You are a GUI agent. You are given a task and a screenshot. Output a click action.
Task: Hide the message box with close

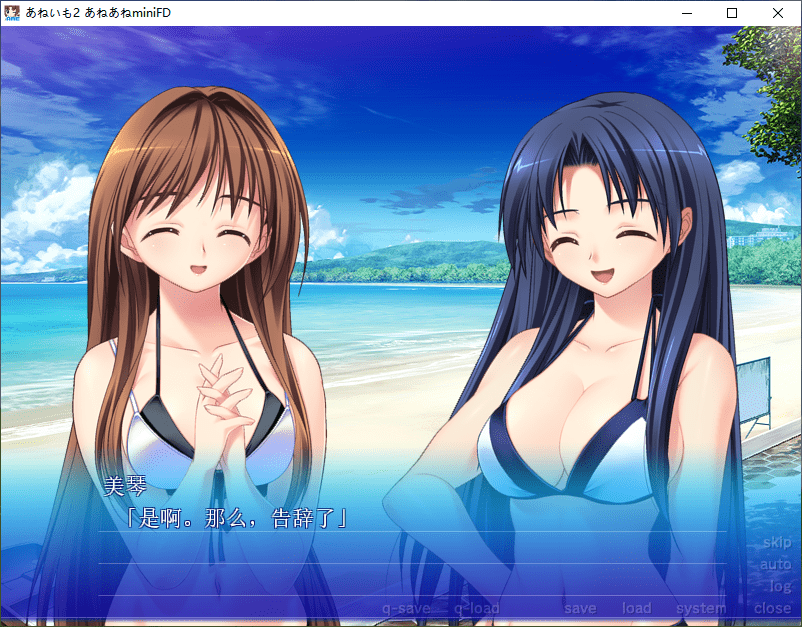772,608
